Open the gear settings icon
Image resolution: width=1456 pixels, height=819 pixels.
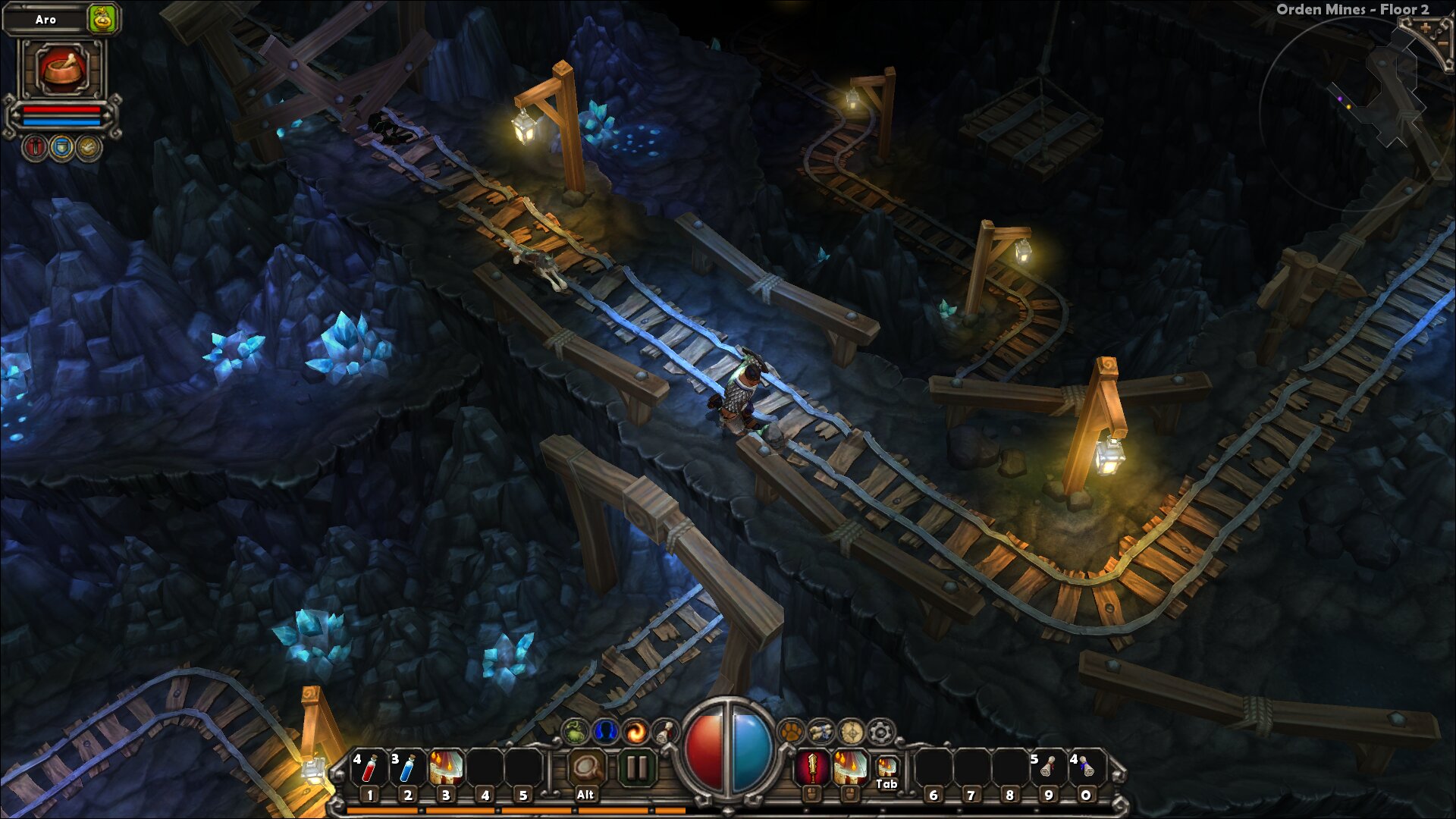[880, 732]
